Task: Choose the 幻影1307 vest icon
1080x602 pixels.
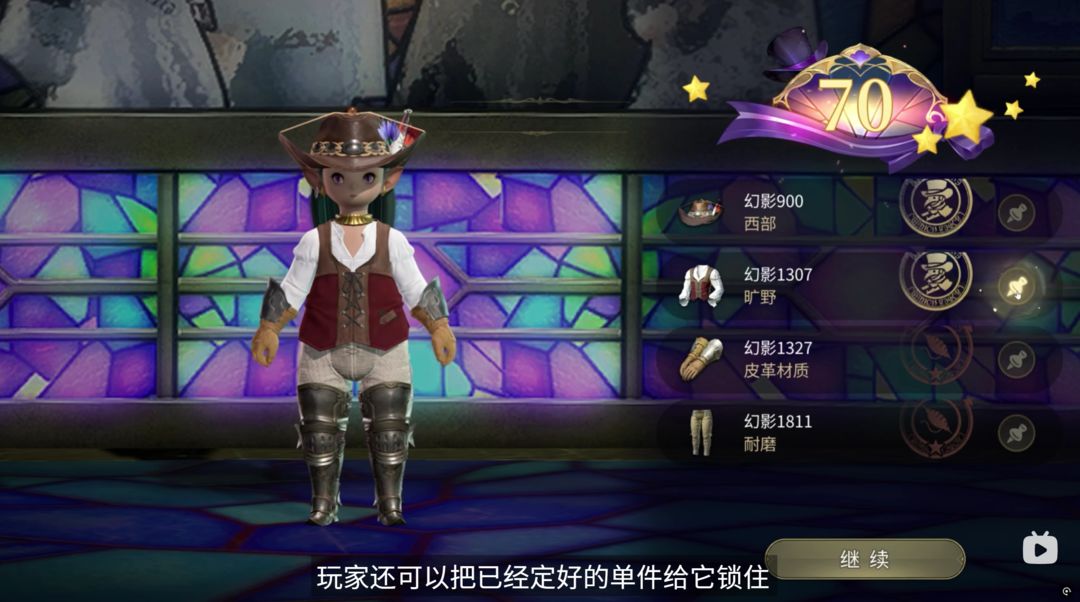Action: click(700, 286)
